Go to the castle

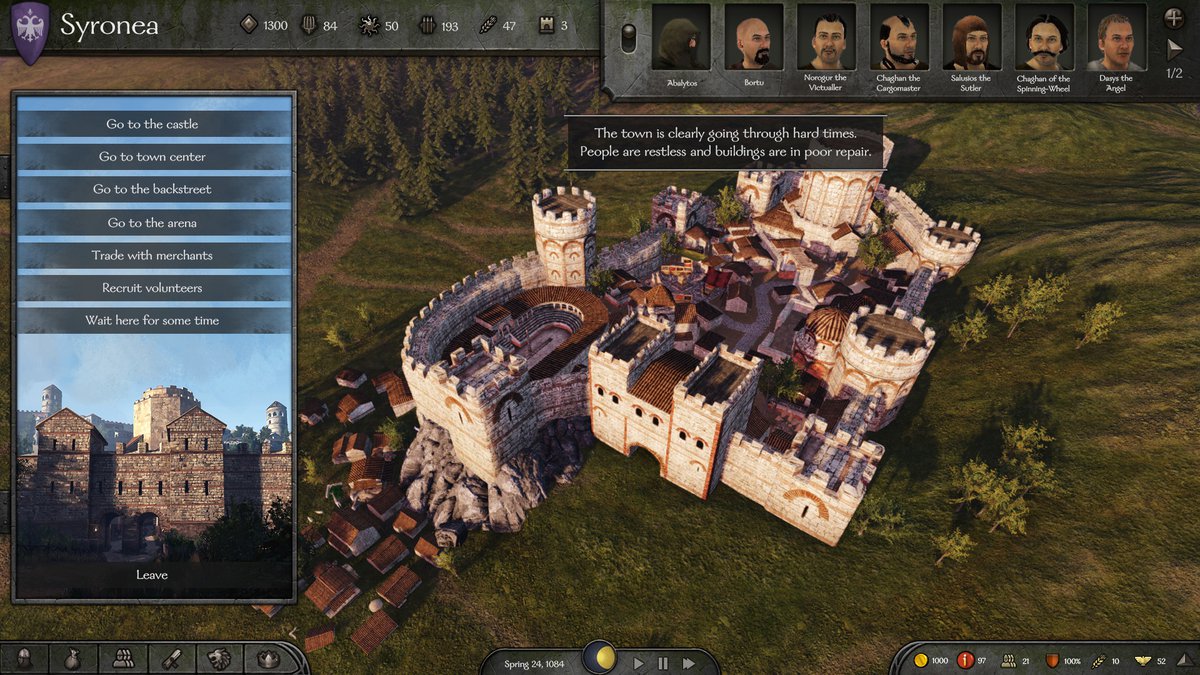[x=153, y=124]
